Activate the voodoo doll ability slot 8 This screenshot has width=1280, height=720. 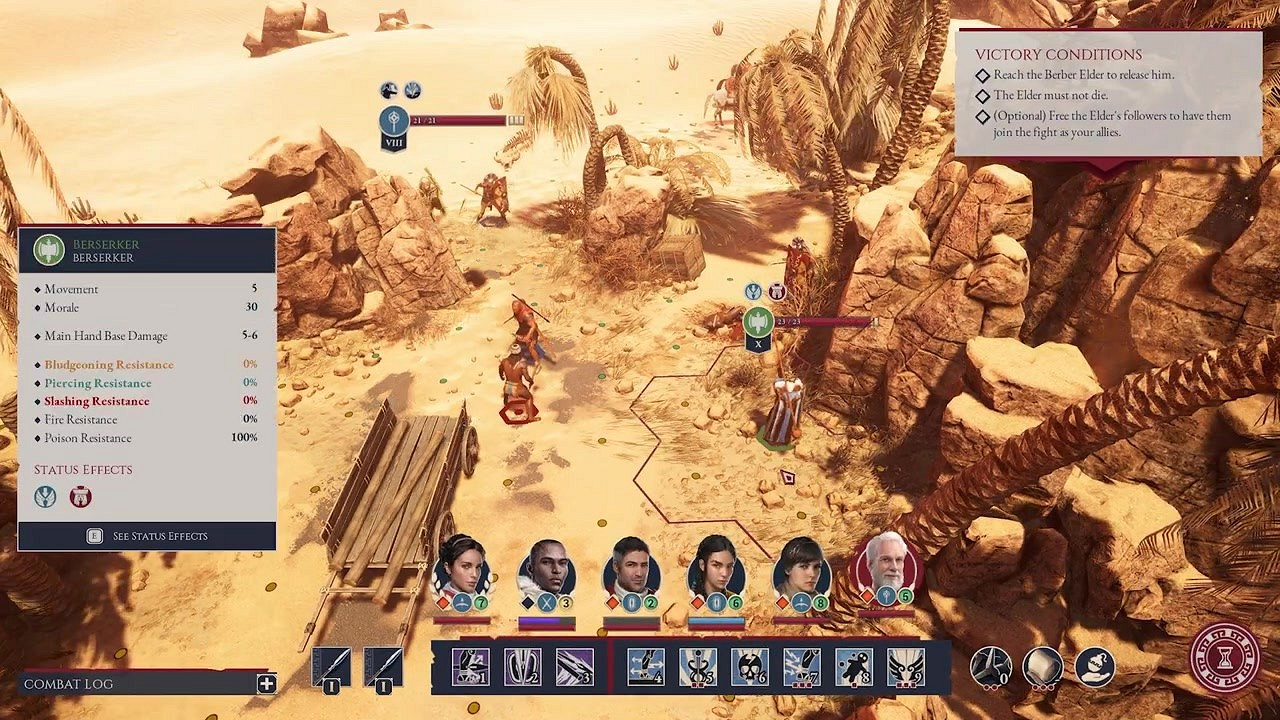coord(853,667)
